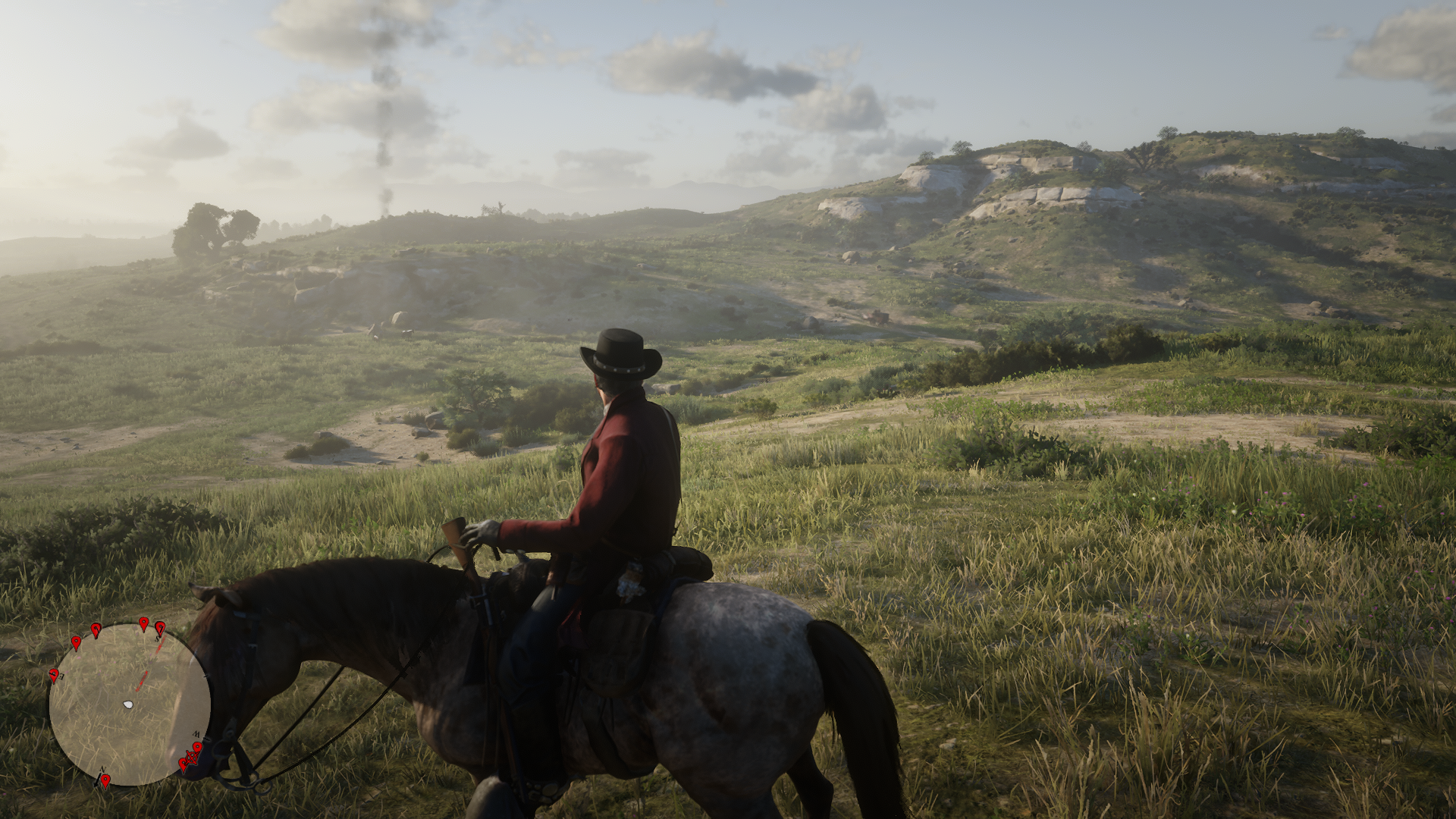Select the white player arrow on minimap
Viewport: 1456px width, 819px height.
127,705
